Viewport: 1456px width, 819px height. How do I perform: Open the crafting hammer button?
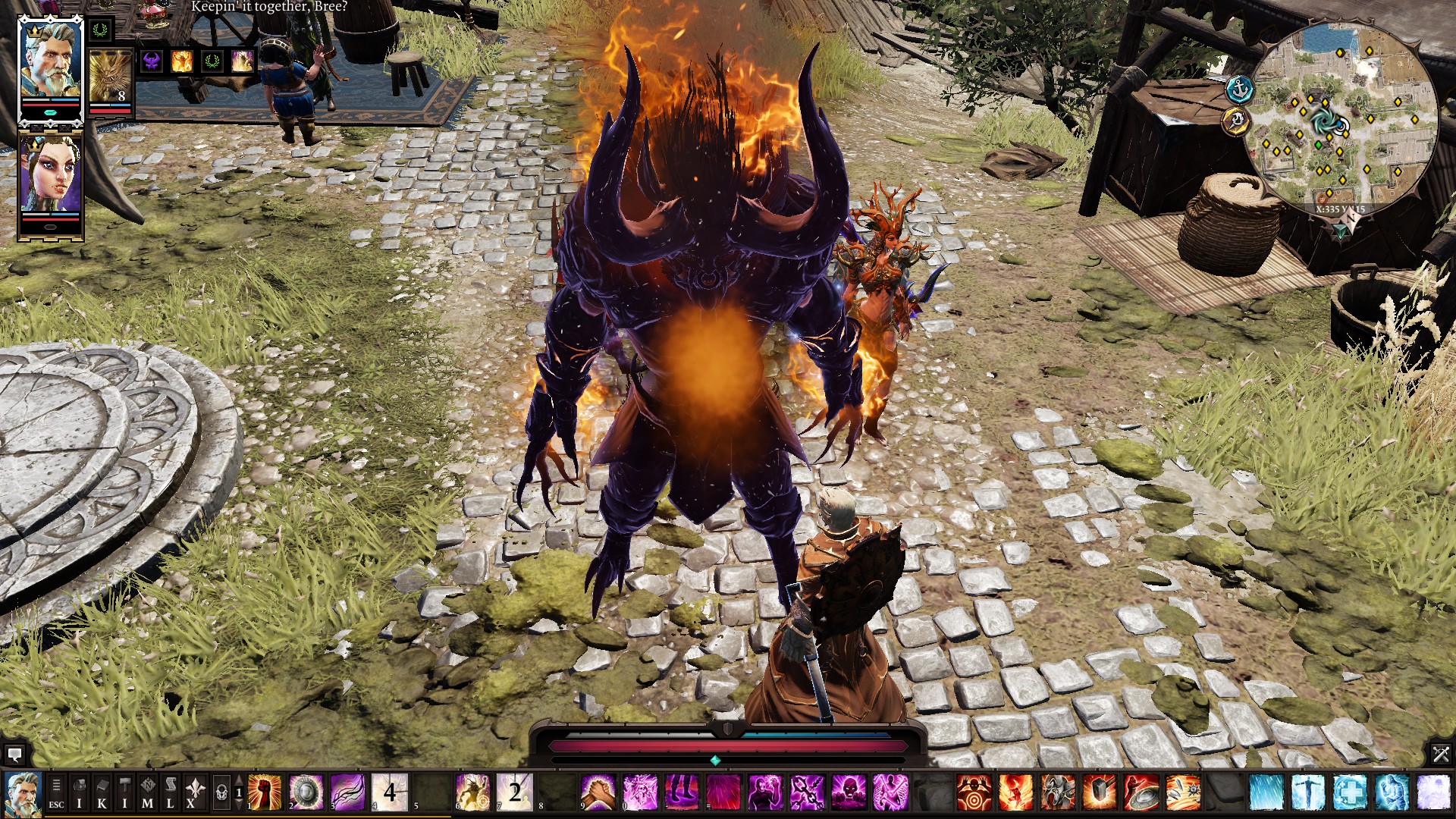pyautogui.click(x=125, y=793)
